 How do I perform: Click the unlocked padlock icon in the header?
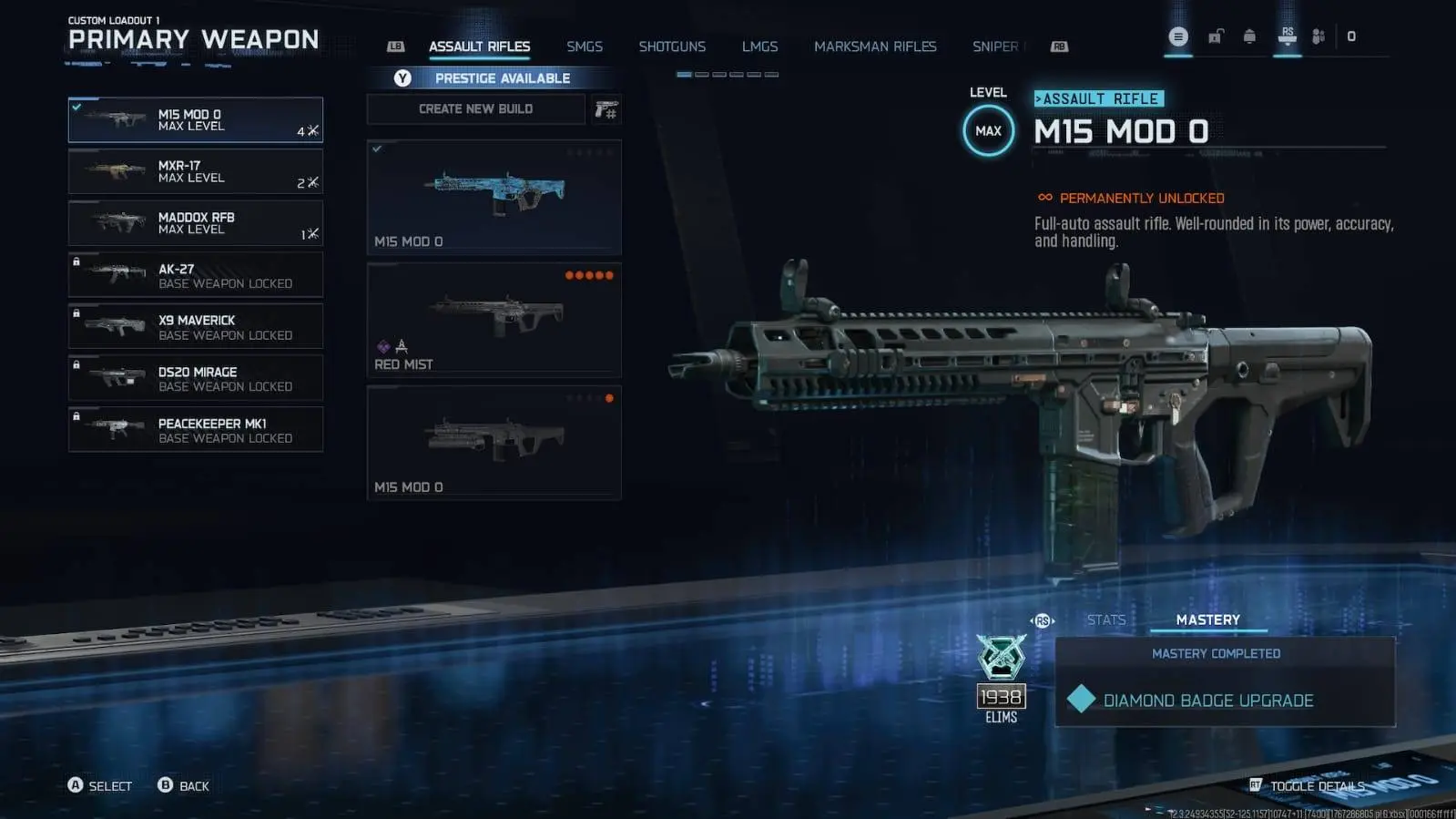pos(1215,36)
